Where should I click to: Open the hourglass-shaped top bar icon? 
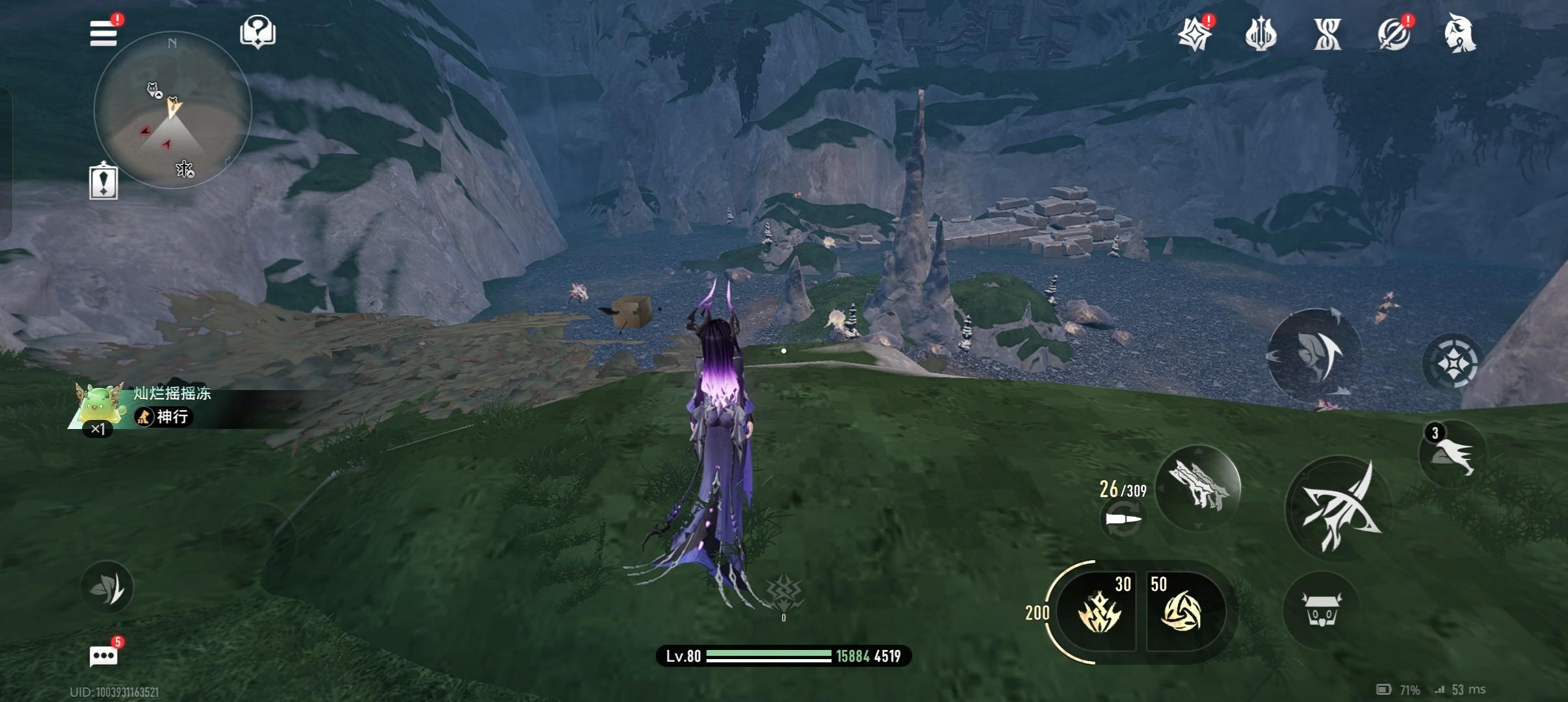(1327, 34)
